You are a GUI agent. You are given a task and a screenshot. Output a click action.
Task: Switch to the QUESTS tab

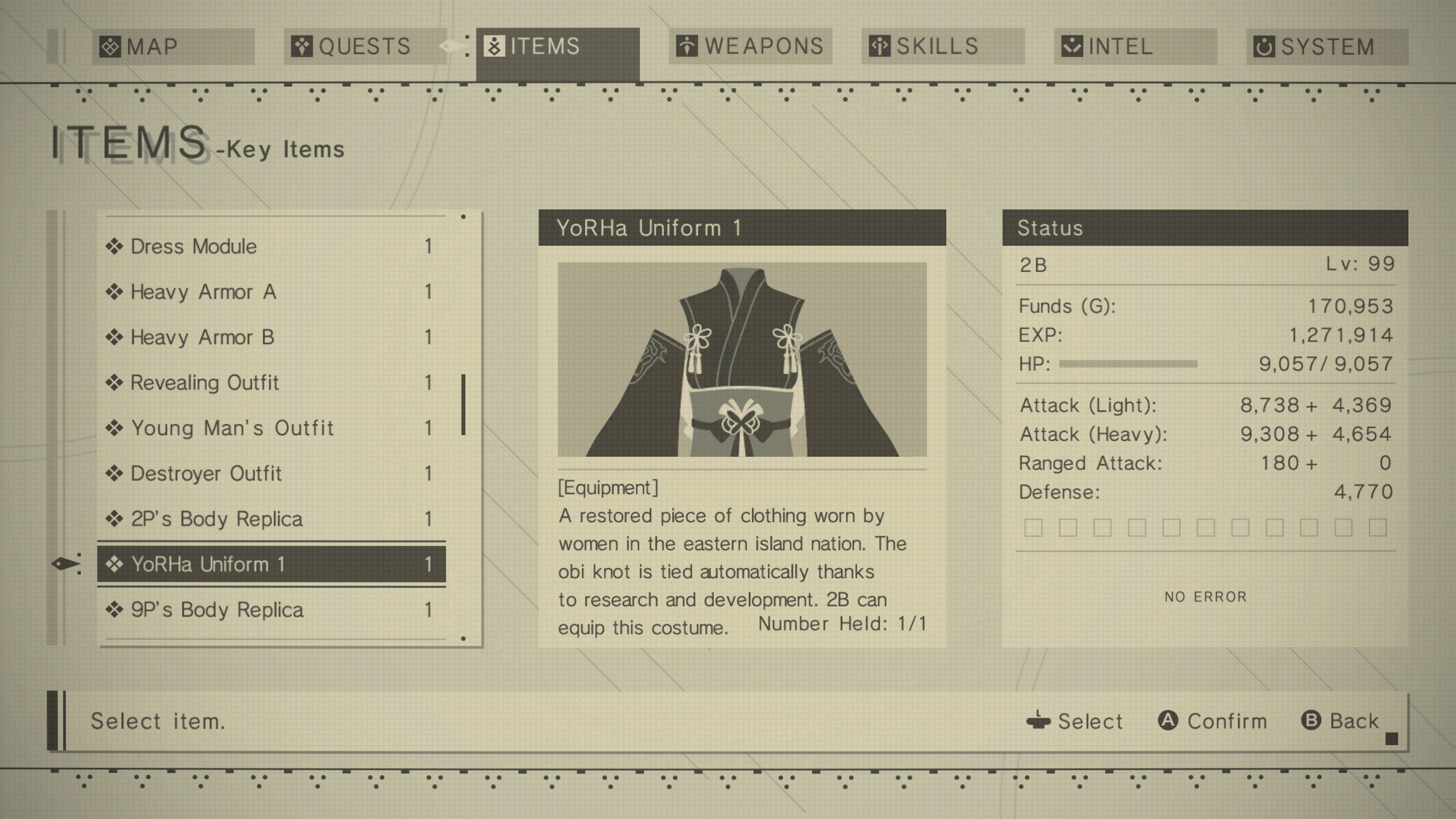[365, 47]
